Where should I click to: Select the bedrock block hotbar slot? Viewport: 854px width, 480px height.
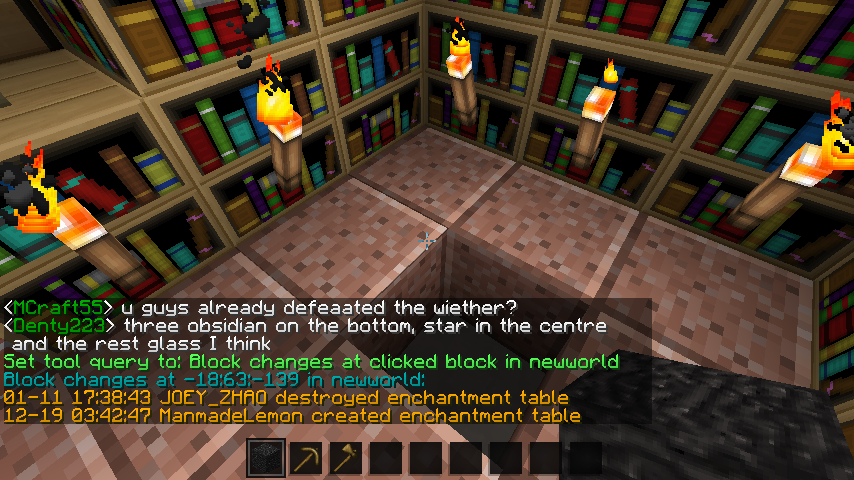[x=266, y=459]
